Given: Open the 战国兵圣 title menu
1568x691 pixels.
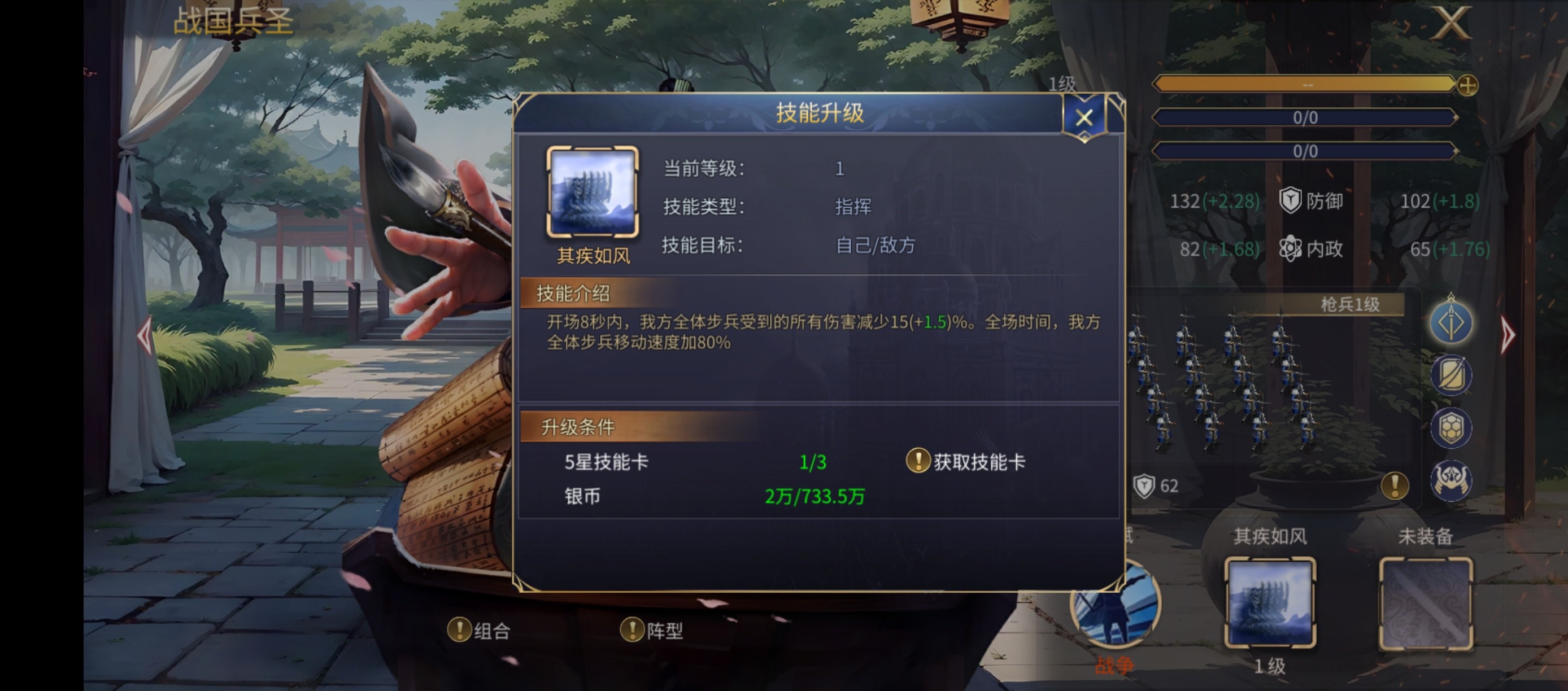Looking at the screenshot, I should [x=234, y=23].
